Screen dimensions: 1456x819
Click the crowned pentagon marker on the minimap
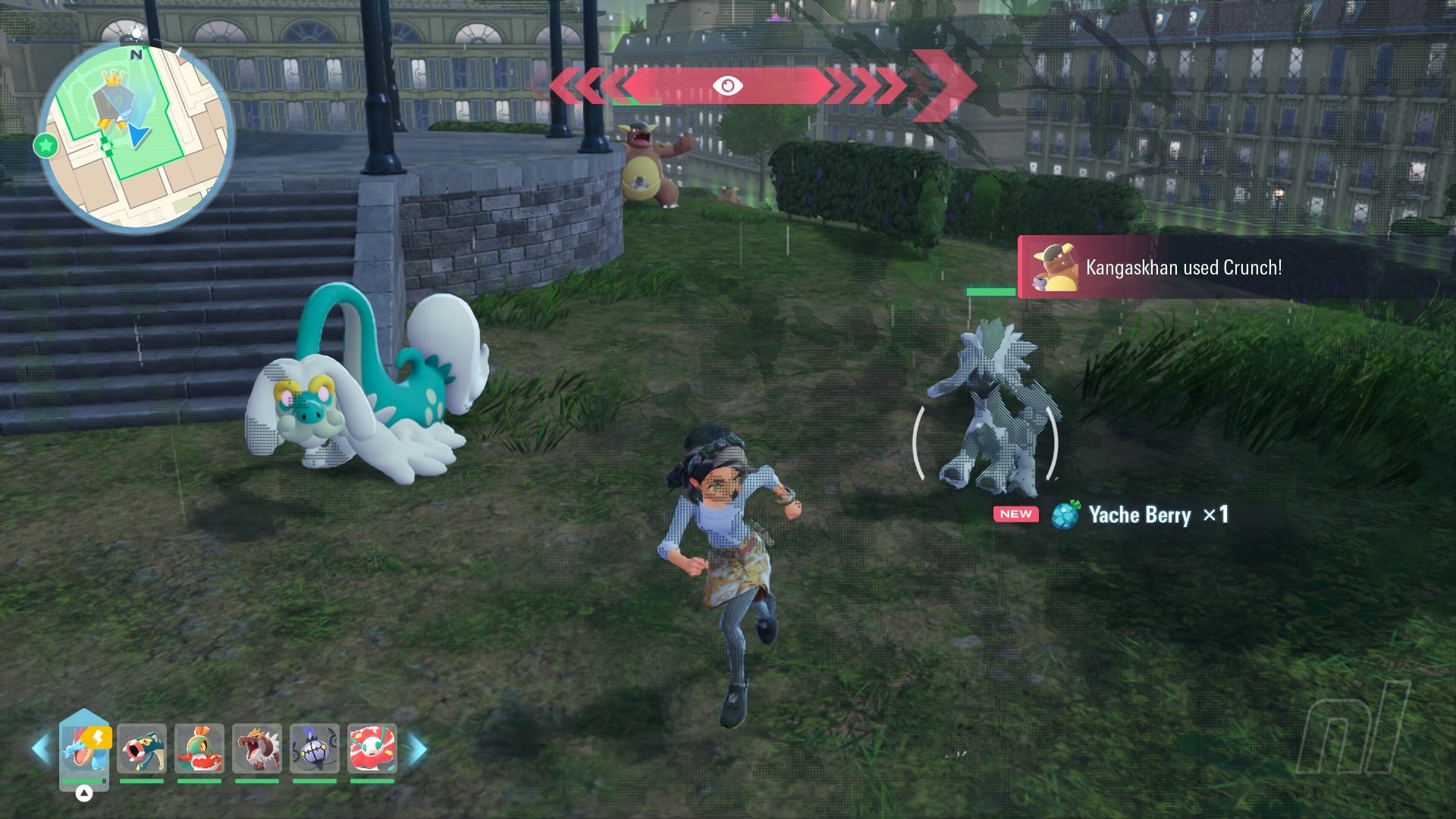point(112,97)
